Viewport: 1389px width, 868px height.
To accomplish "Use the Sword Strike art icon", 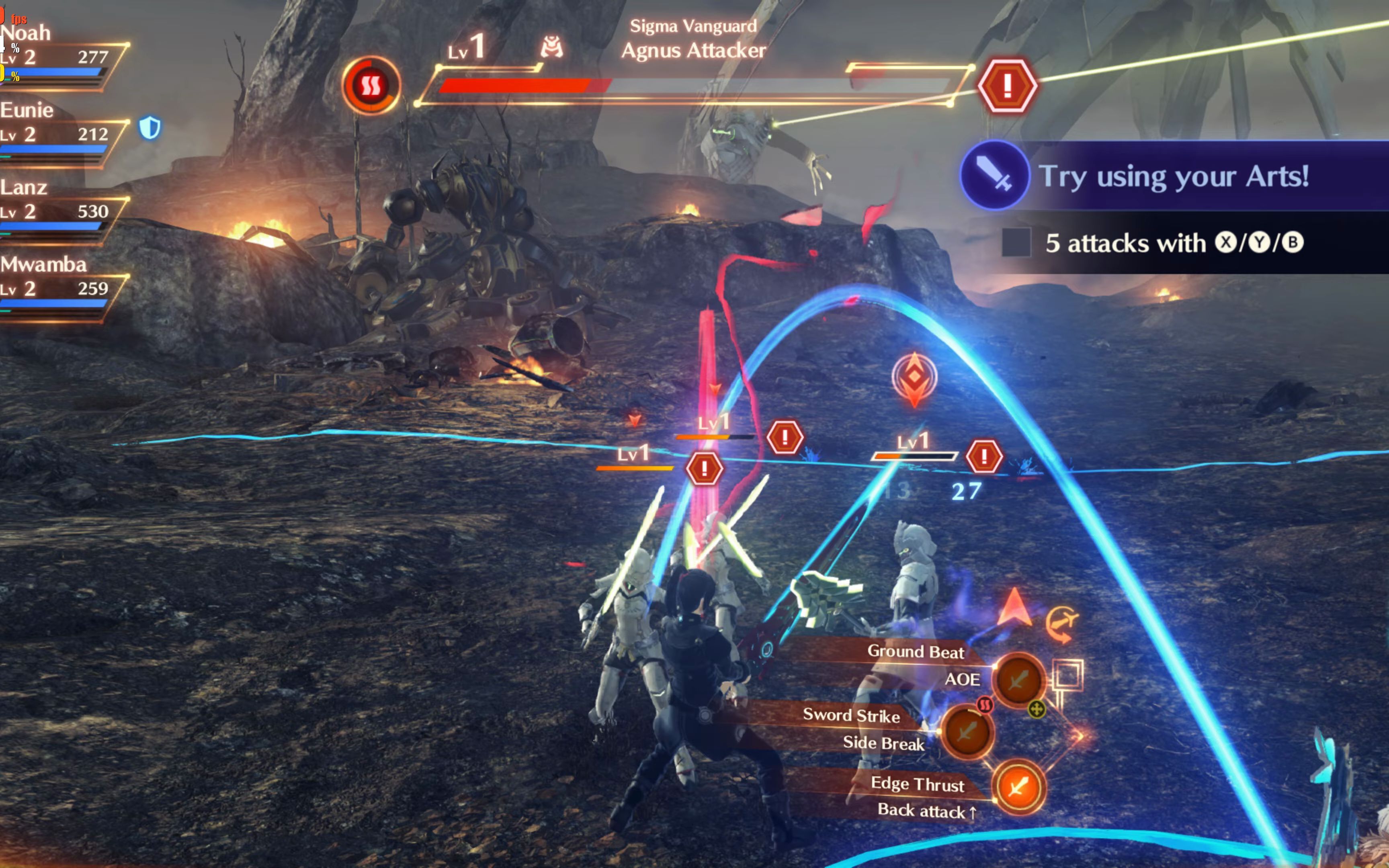I will 967,731.
